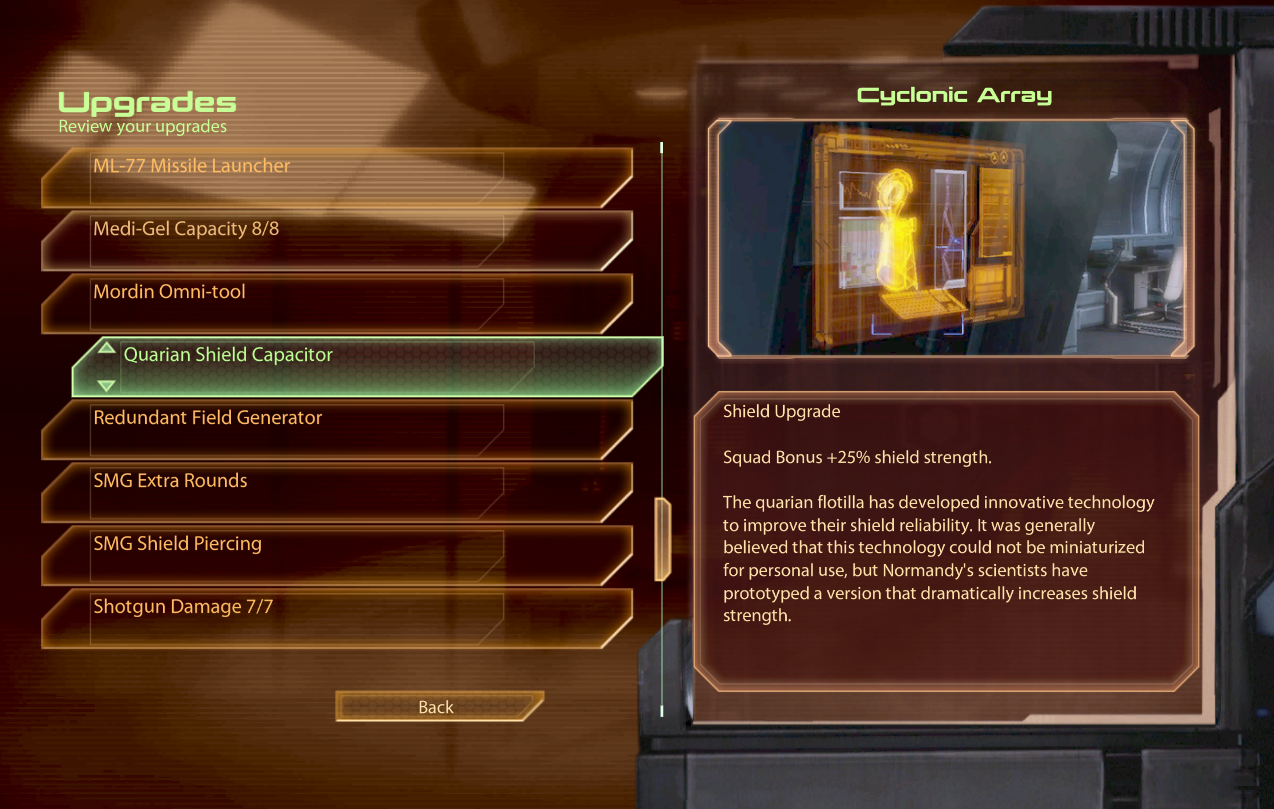
Task: Click the Back button
Action: tap(437, 707)
